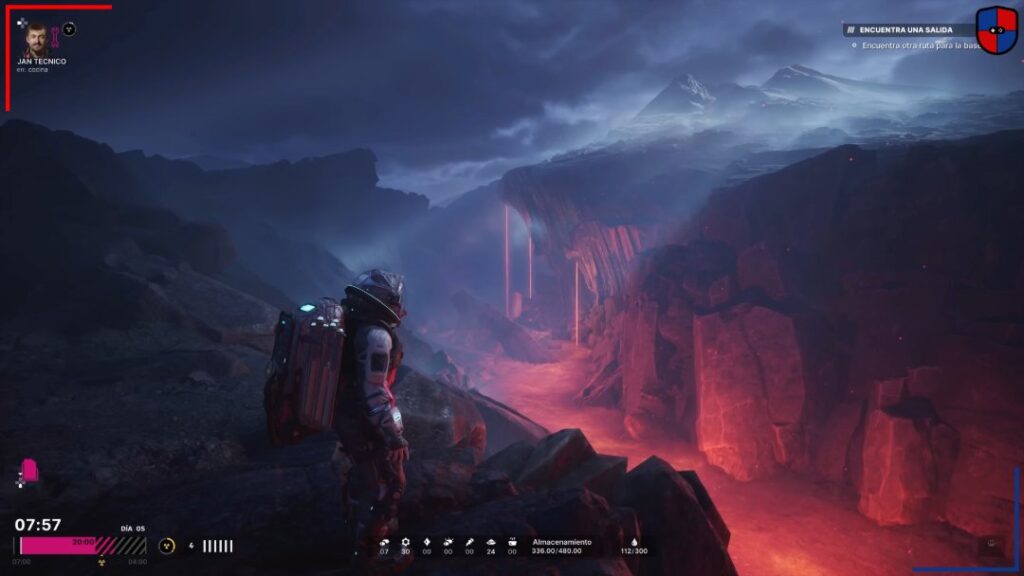Select the water drop resource icon

tap(633, 542)
